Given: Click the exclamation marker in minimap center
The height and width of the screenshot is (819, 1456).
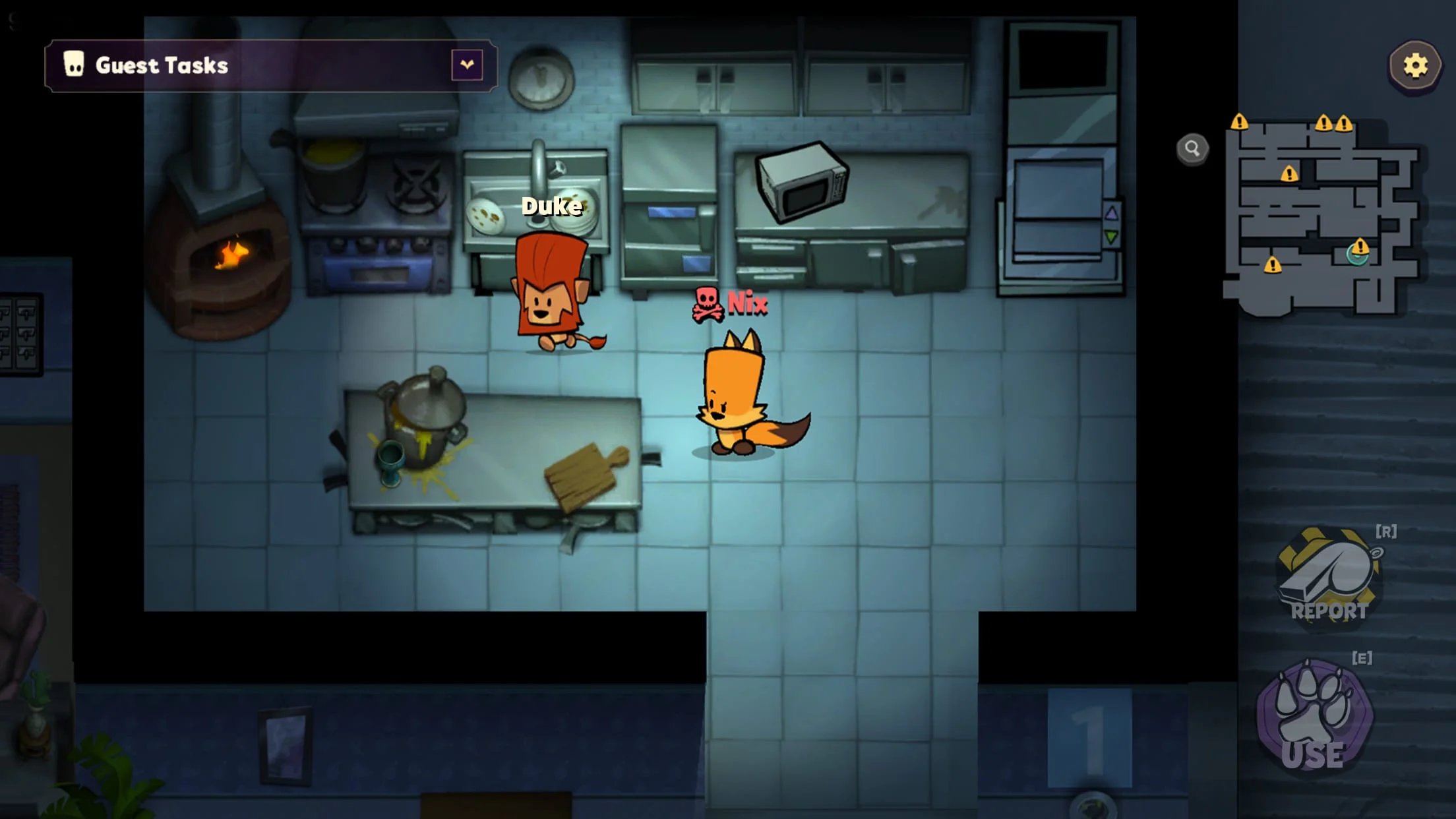Looking at the screenshot, I should pyautogui.click(x=1290, y=174).
